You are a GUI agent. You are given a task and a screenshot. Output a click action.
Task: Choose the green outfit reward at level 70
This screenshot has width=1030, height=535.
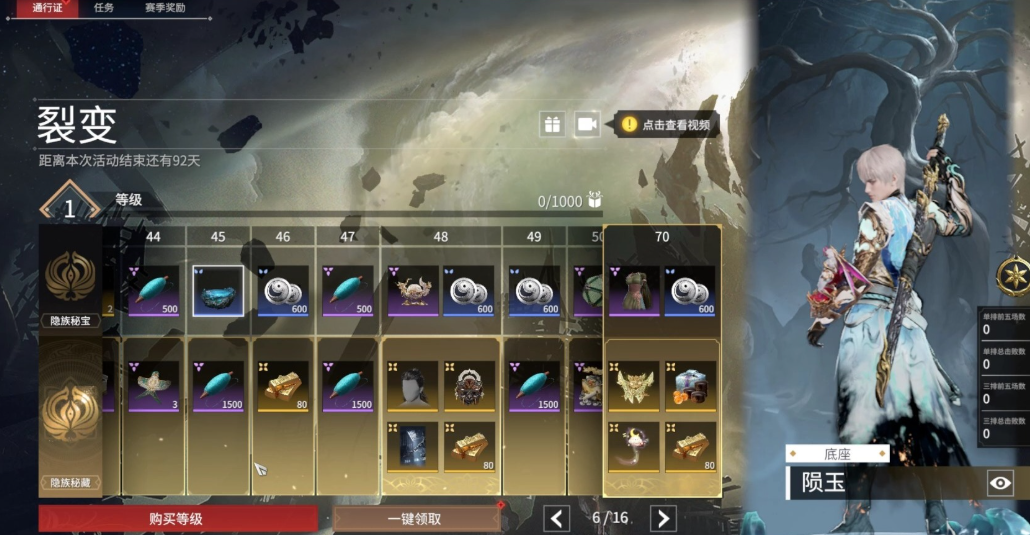coord(634,291)
